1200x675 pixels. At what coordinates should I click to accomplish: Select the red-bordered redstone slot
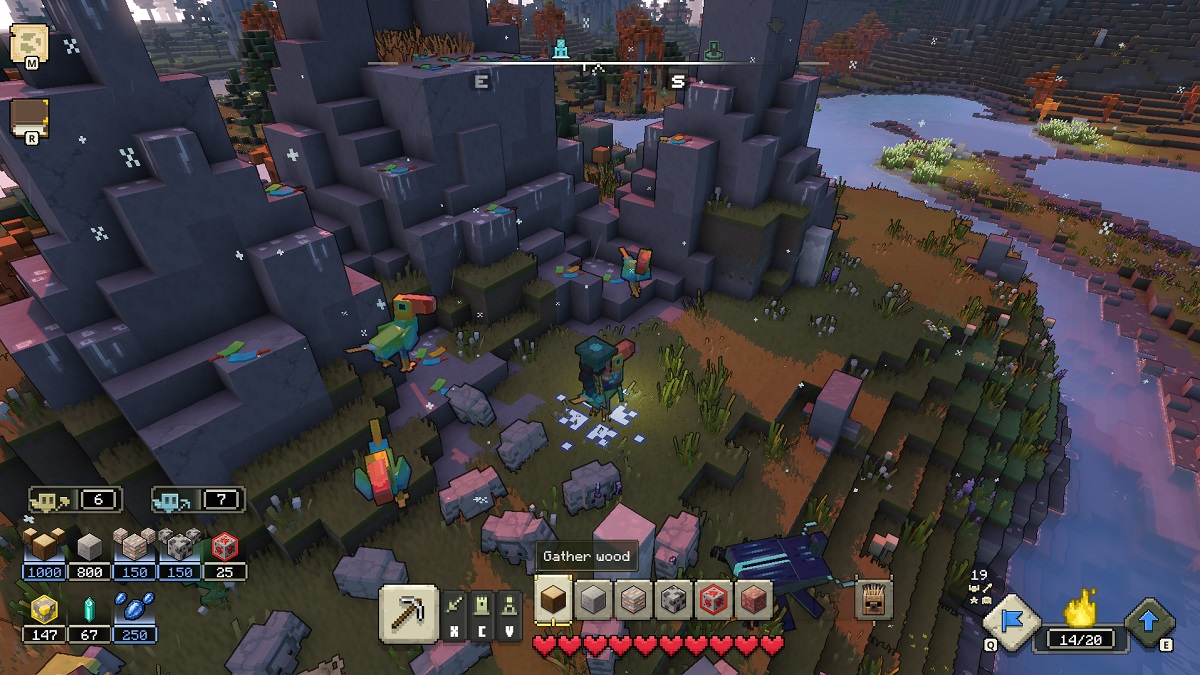click(x=712, y=600)
